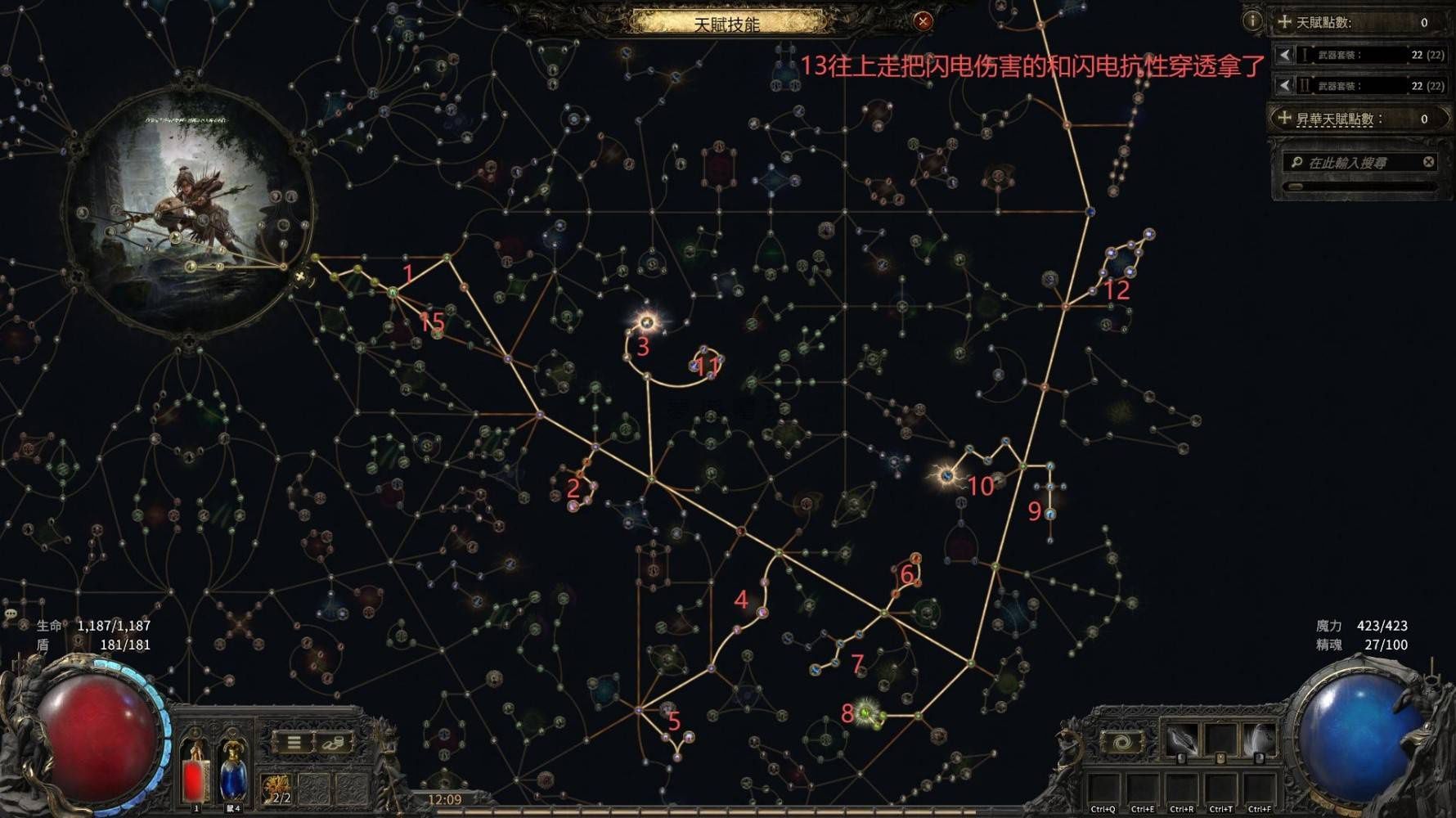Close the 天賦技能 passive tree window
This screenshot has width=1456, height=818.
coord(923,21)
